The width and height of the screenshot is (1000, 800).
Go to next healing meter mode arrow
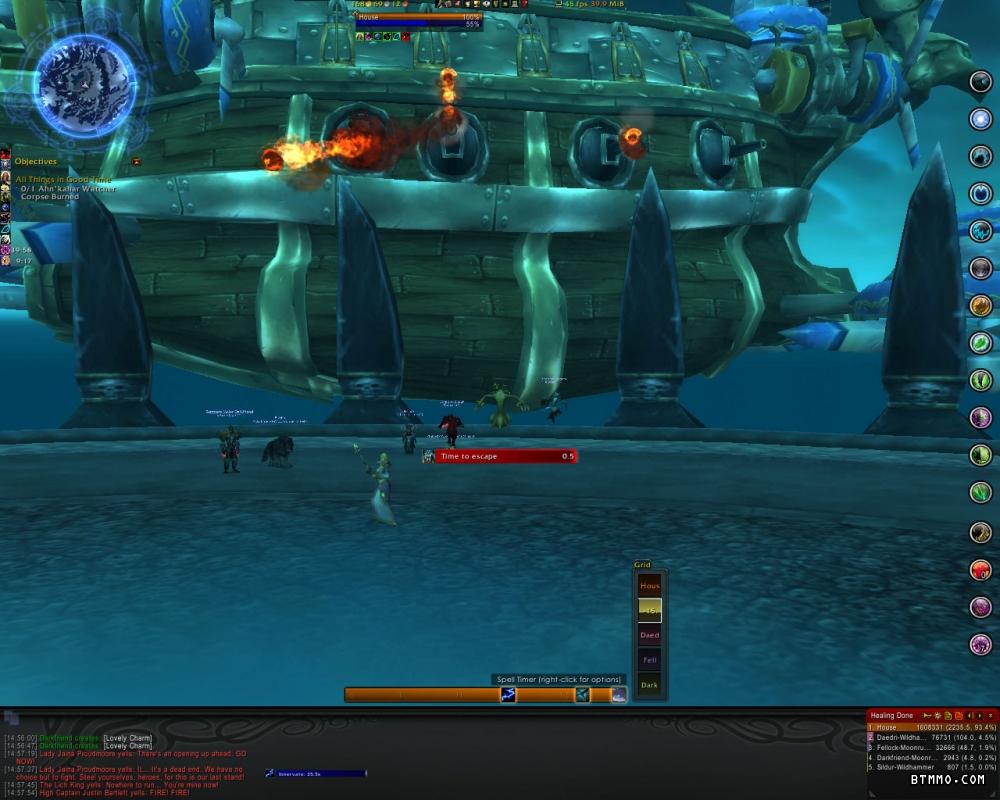(979, 716)
